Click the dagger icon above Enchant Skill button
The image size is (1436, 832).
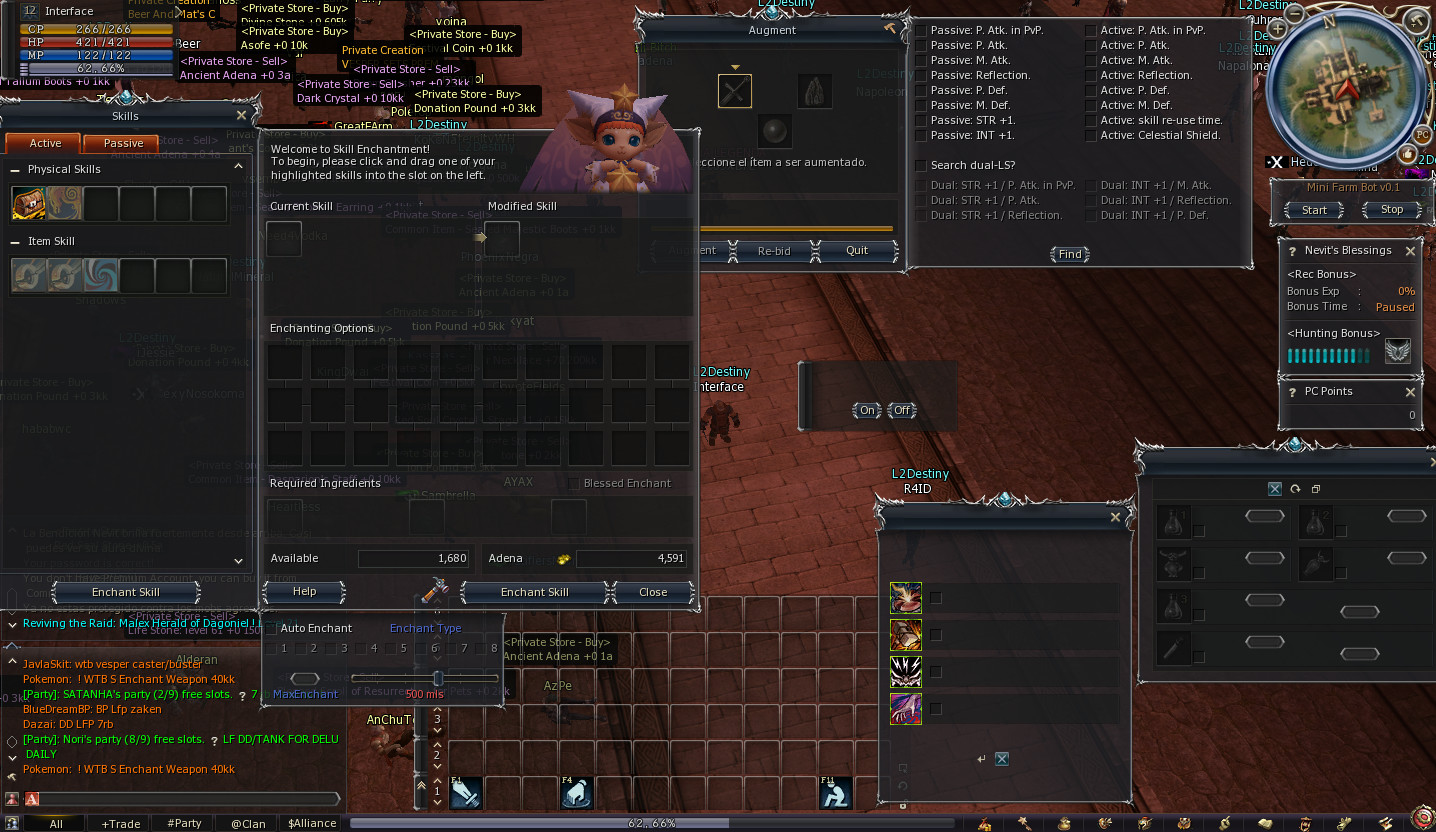[436, 592]
